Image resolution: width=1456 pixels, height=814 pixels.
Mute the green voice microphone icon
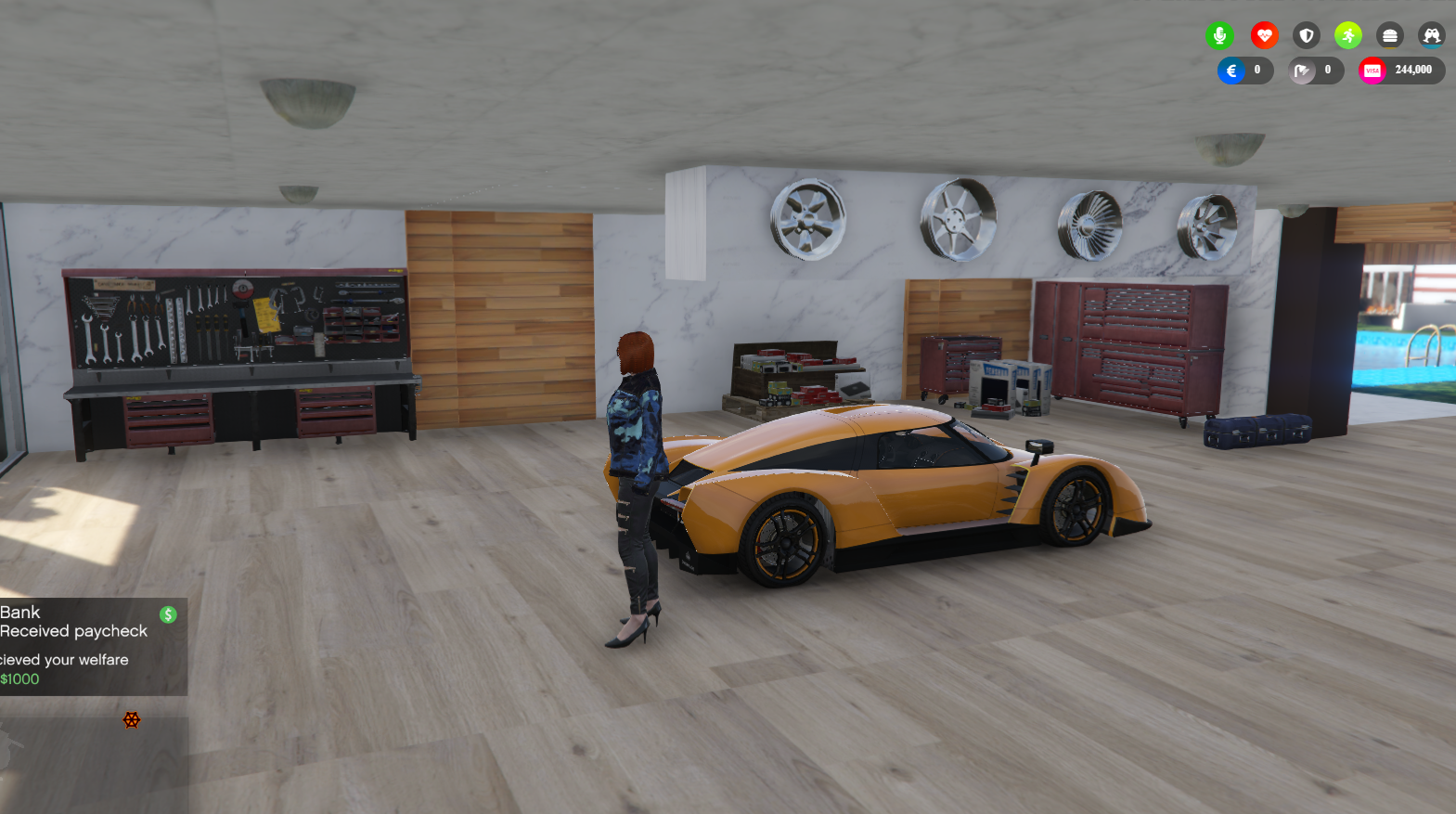[x=1219, y=35]
